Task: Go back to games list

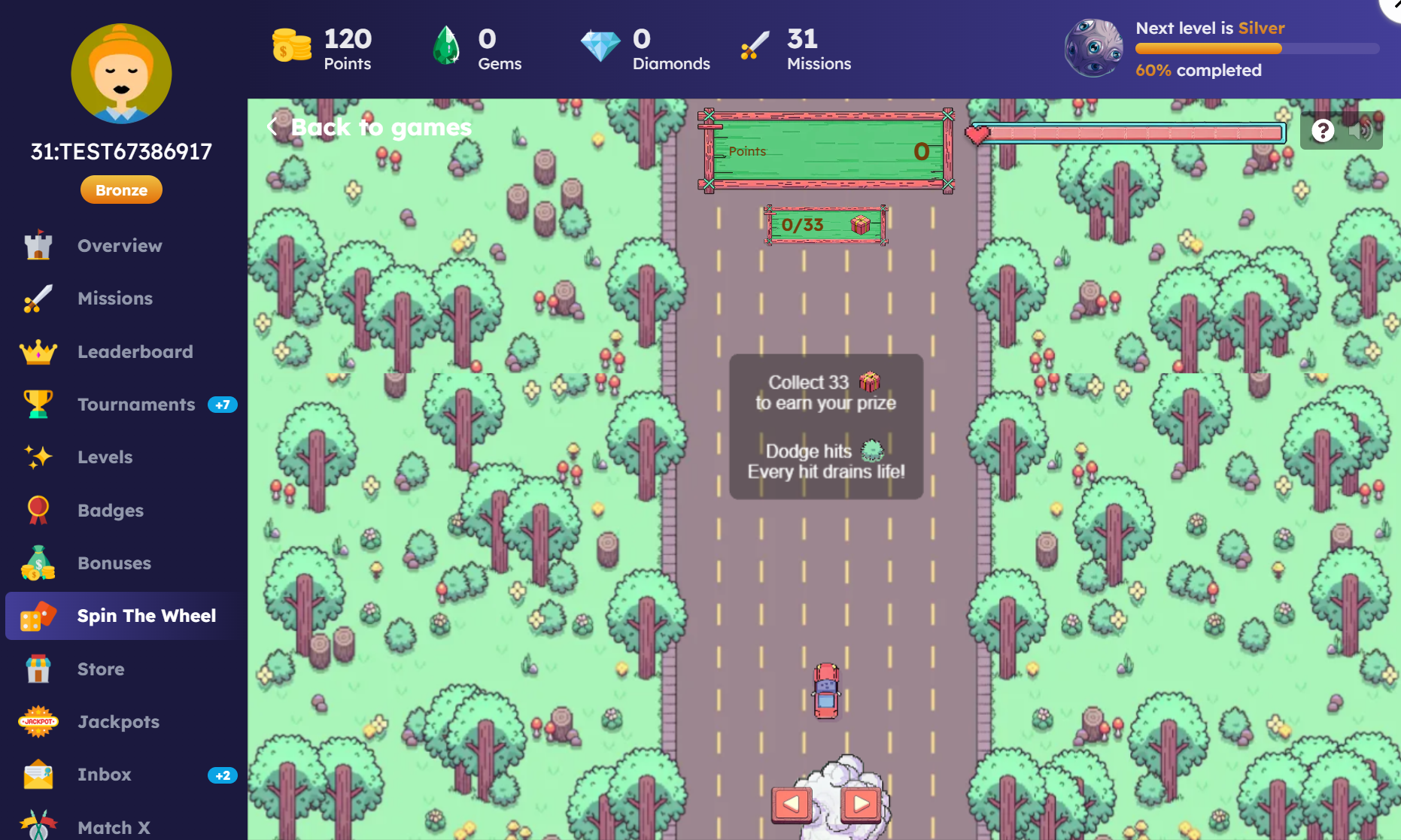Action: tap(370, 128)
